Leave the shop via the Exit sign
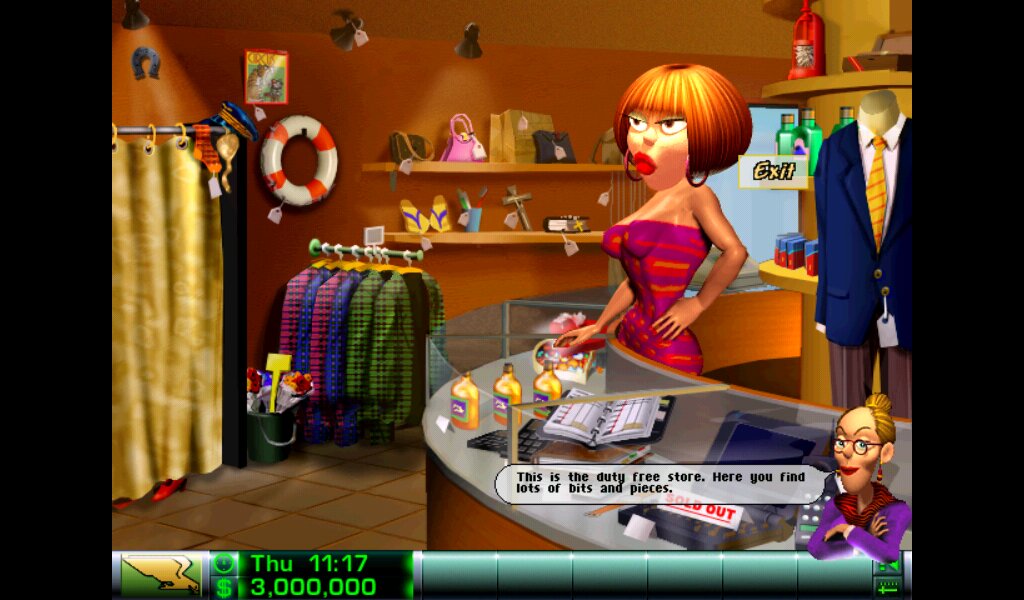The width and height of the screenshot is (1024, 600). coord(773,172)
